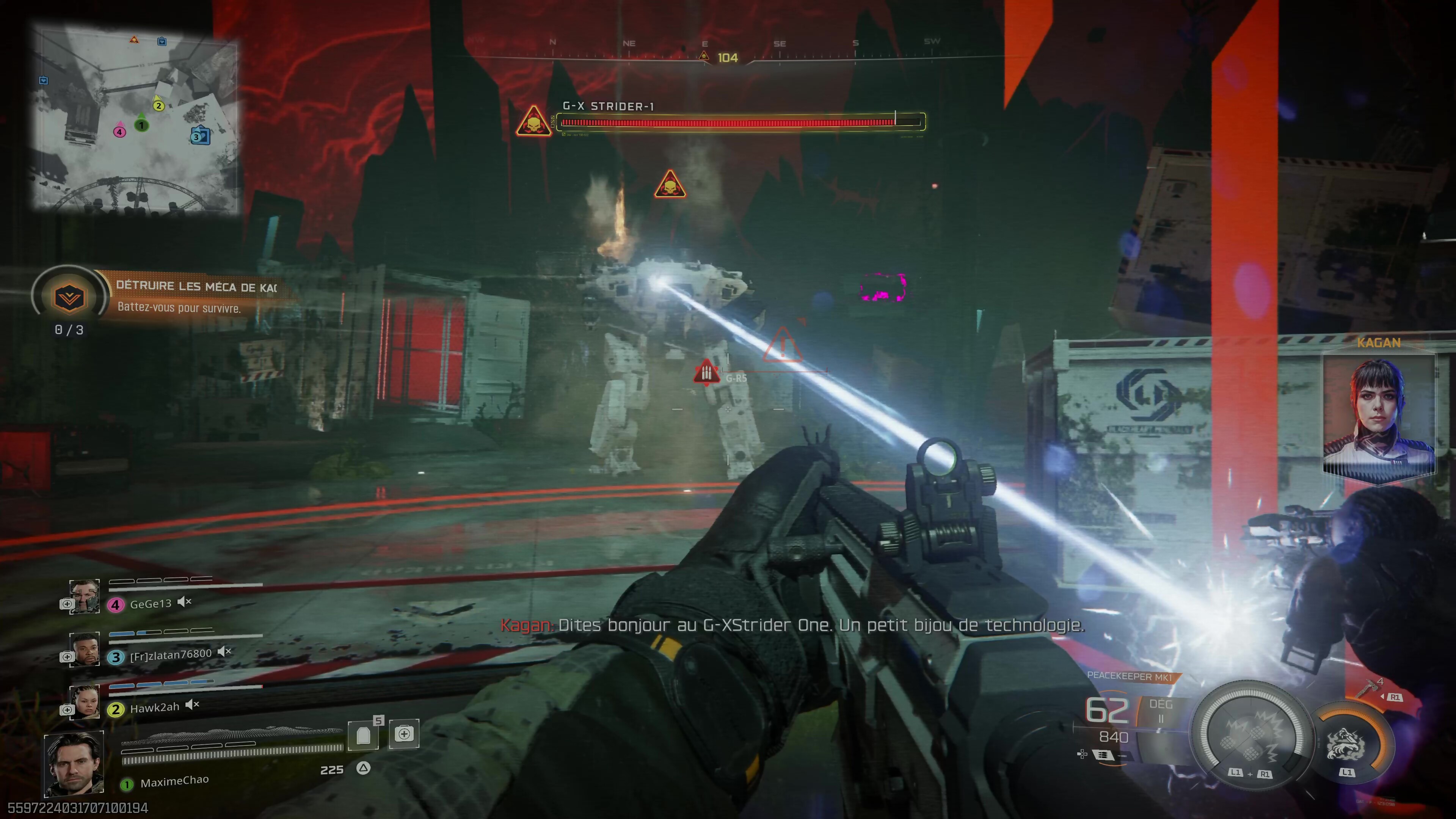Click the G-R5 ammo marker icon
Viewport: 1456px width, 819px height.
706,372
